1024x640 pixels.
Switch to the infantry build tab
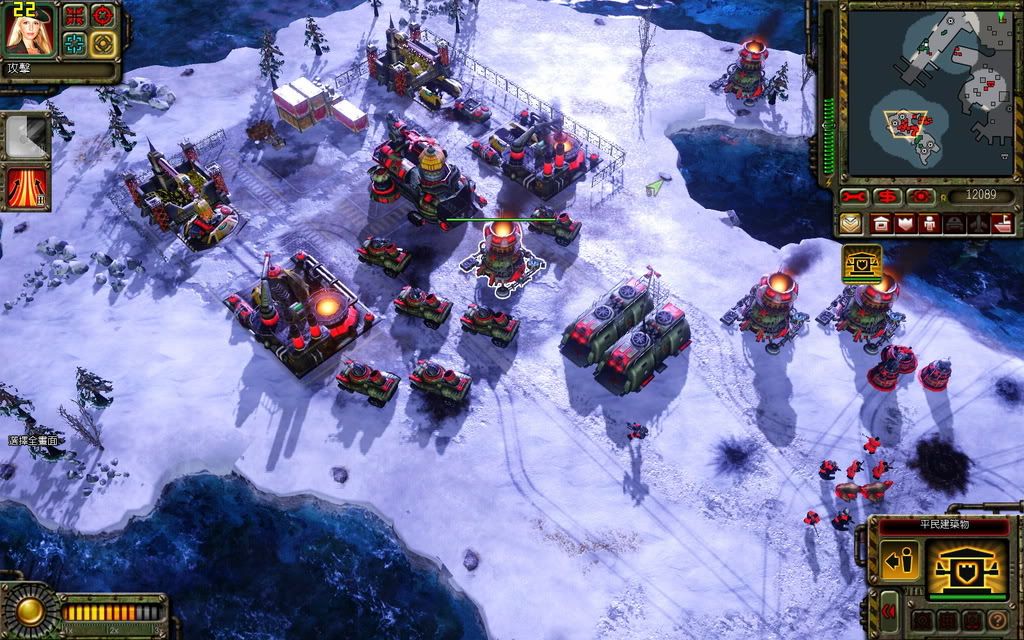point(930,223)
